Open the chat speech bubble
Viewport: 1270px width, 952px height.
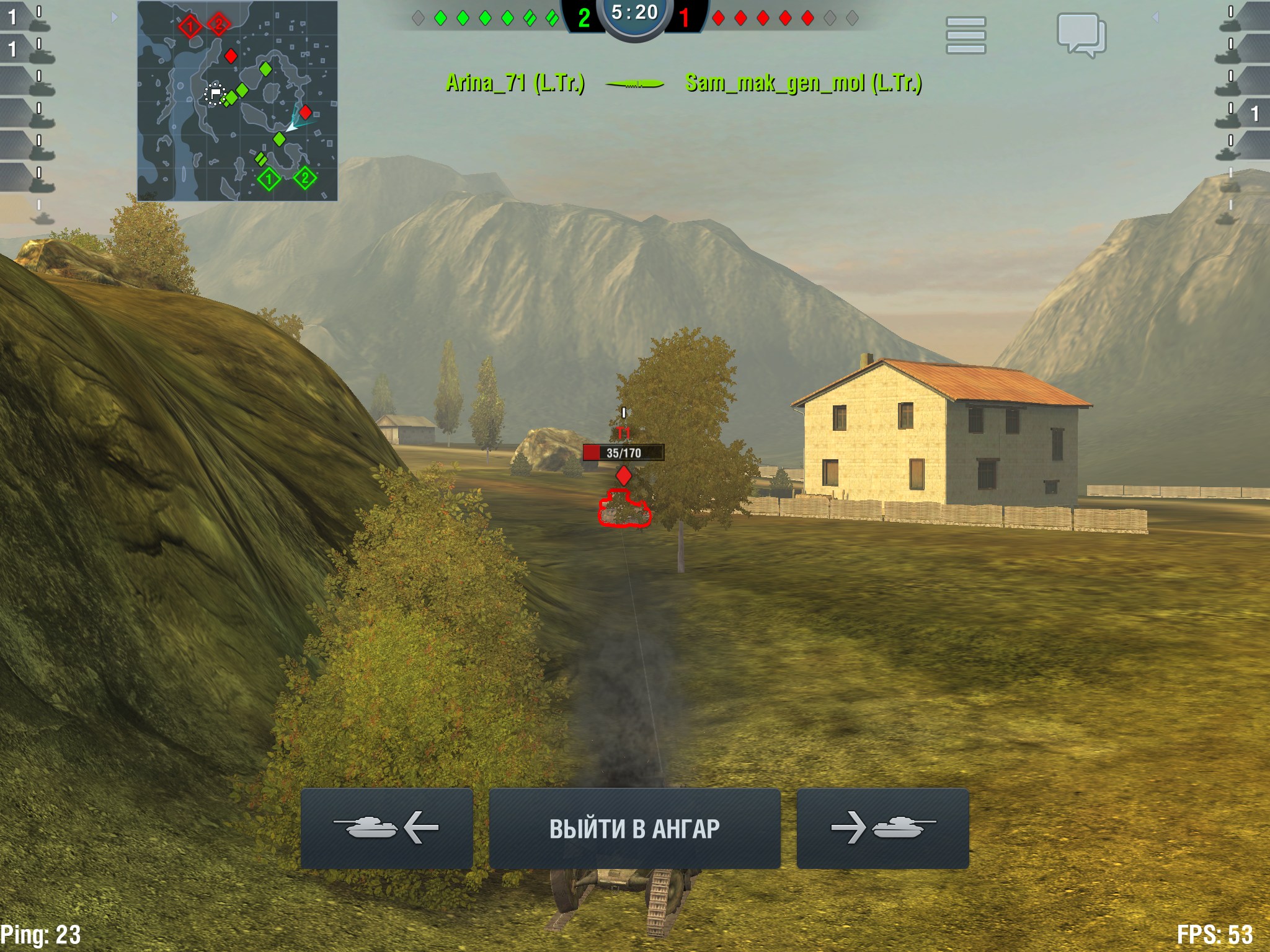coord(1081,35)
